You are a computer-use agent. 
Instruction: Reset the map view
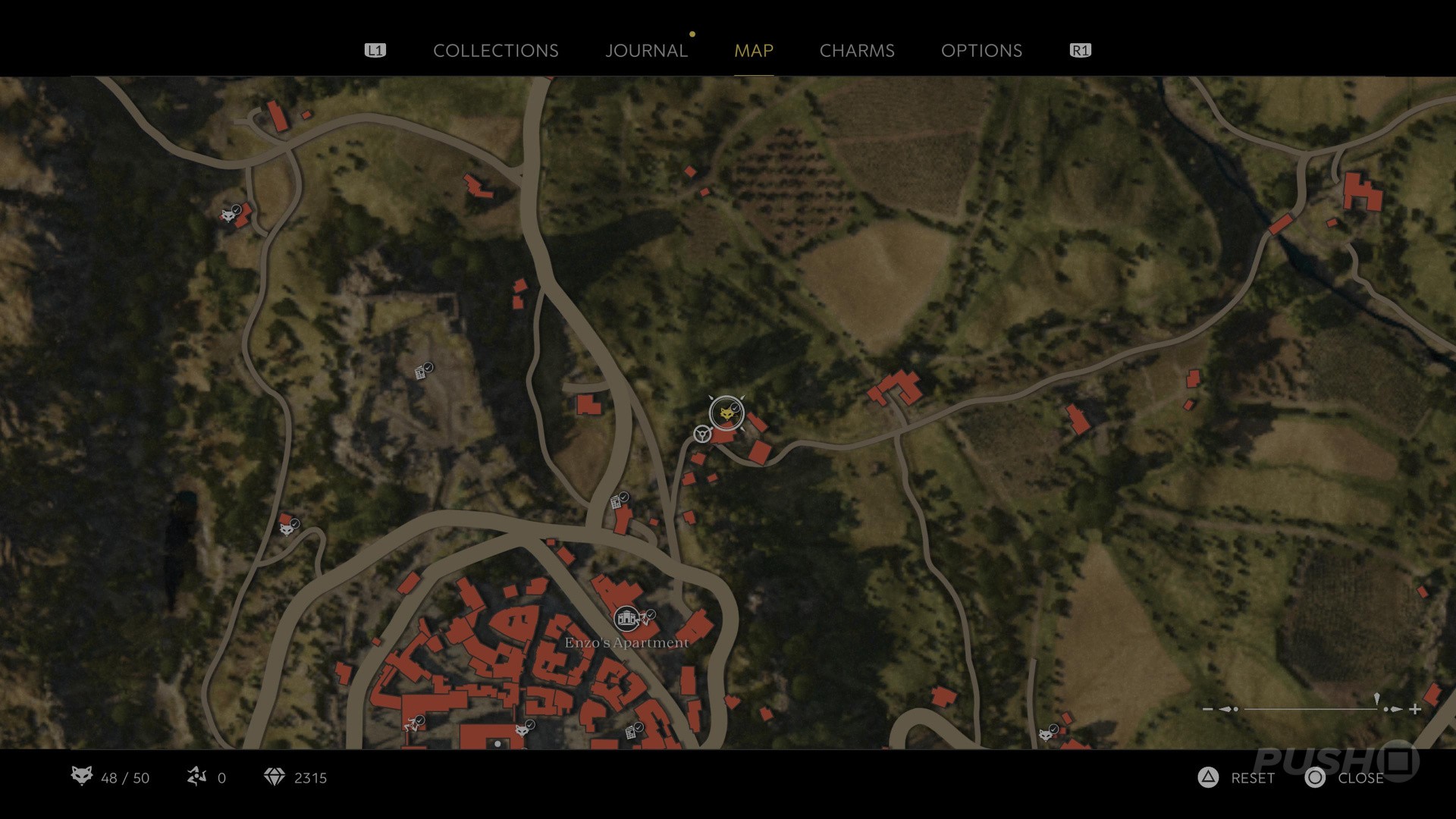coord(1237,778)
